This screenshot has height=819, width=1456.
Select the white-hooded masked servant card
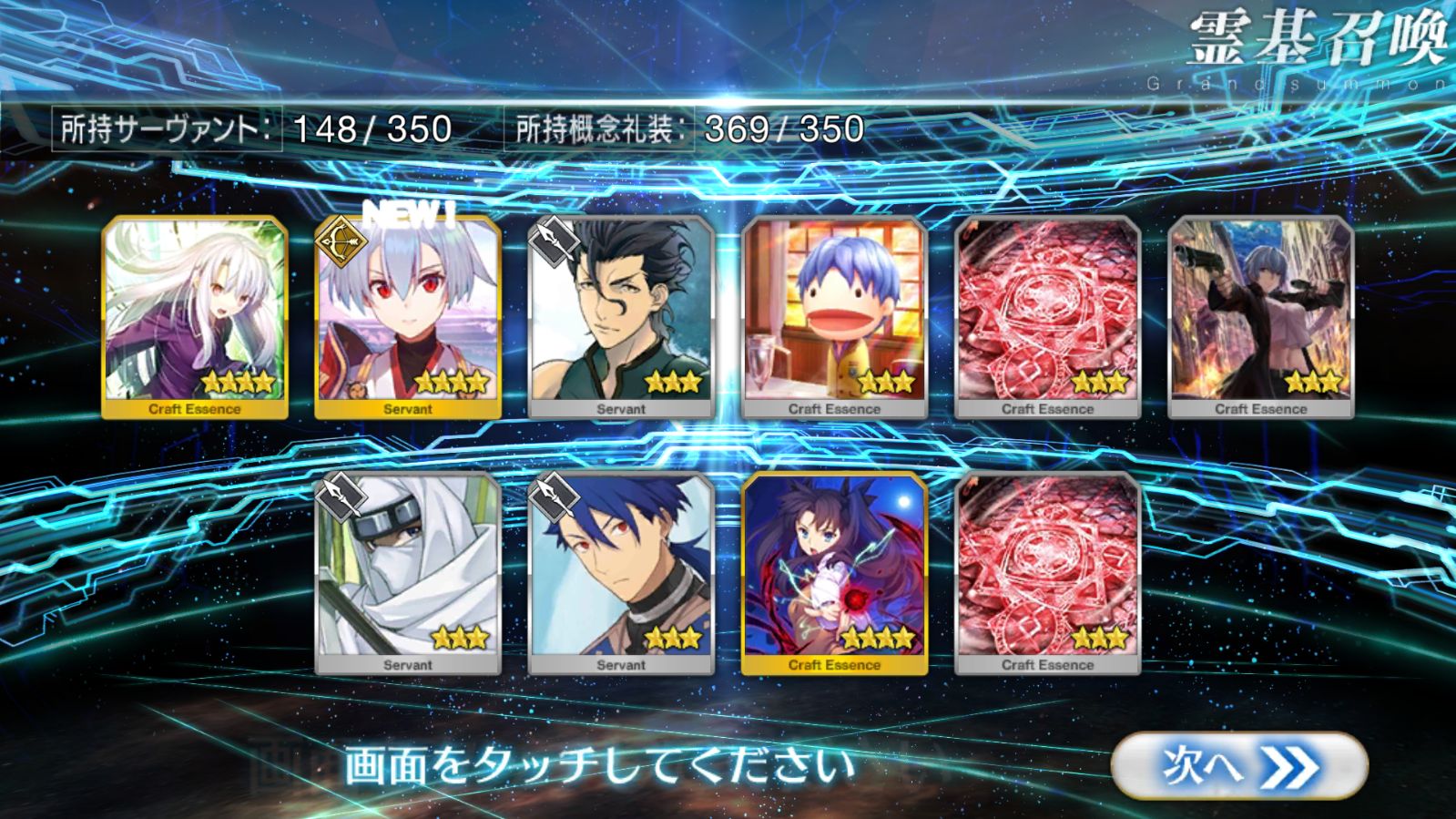pyautogui.click(x=408, y=573)
